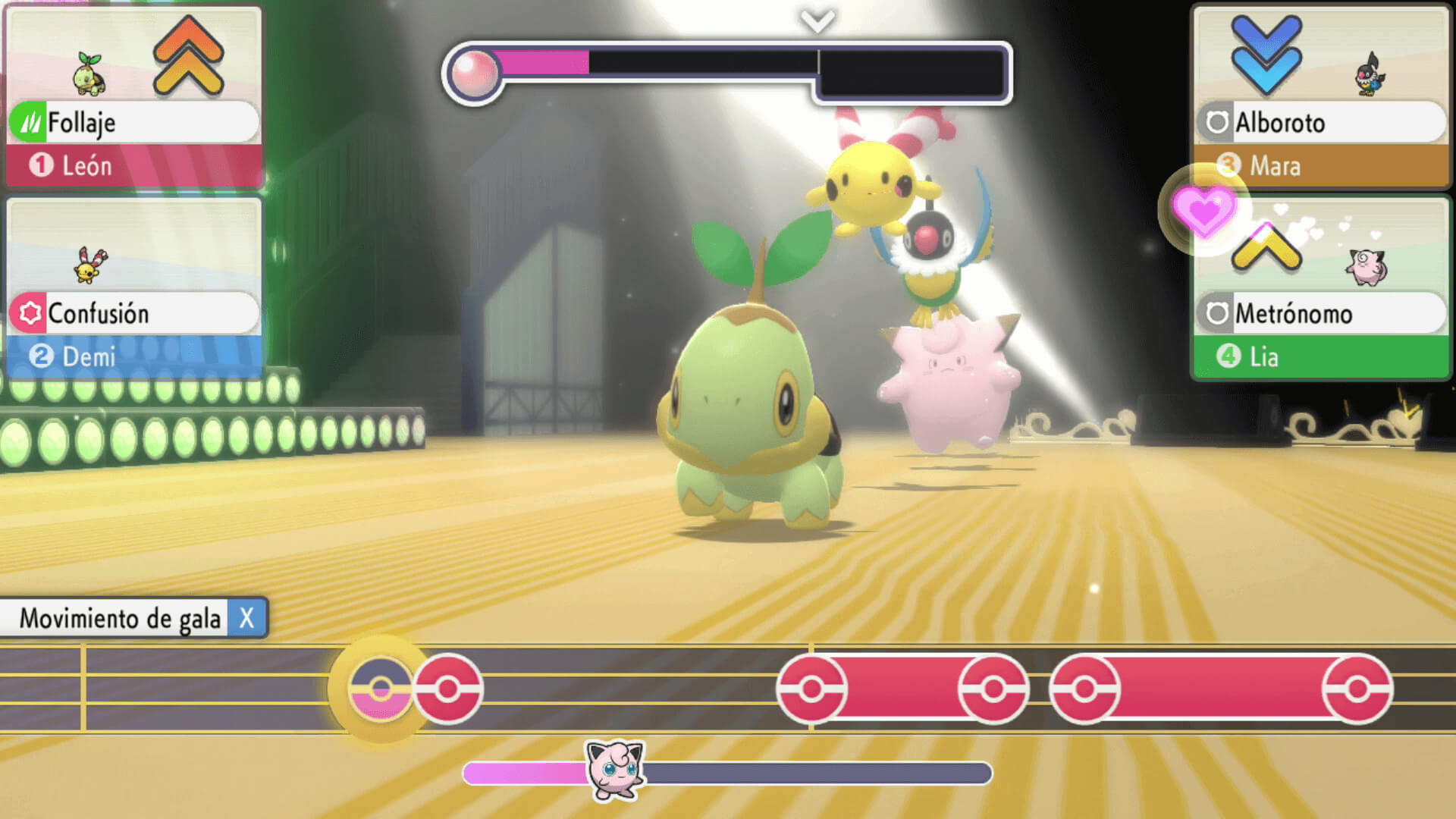This screenshot has height=819, width=1456.
Task: Click the pink heart on Lia's panel
Action: [1203, 211]
